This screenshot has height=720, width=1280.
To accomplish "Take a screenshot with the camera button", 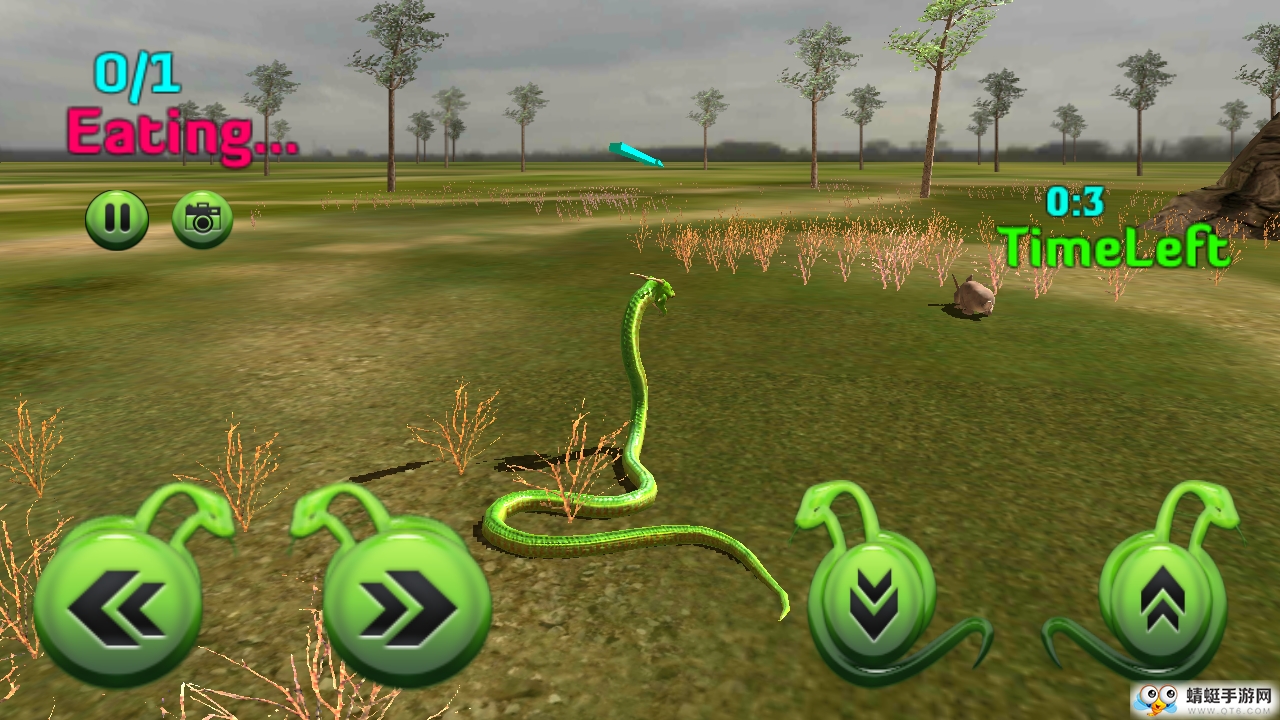I will tap(202, 220).
